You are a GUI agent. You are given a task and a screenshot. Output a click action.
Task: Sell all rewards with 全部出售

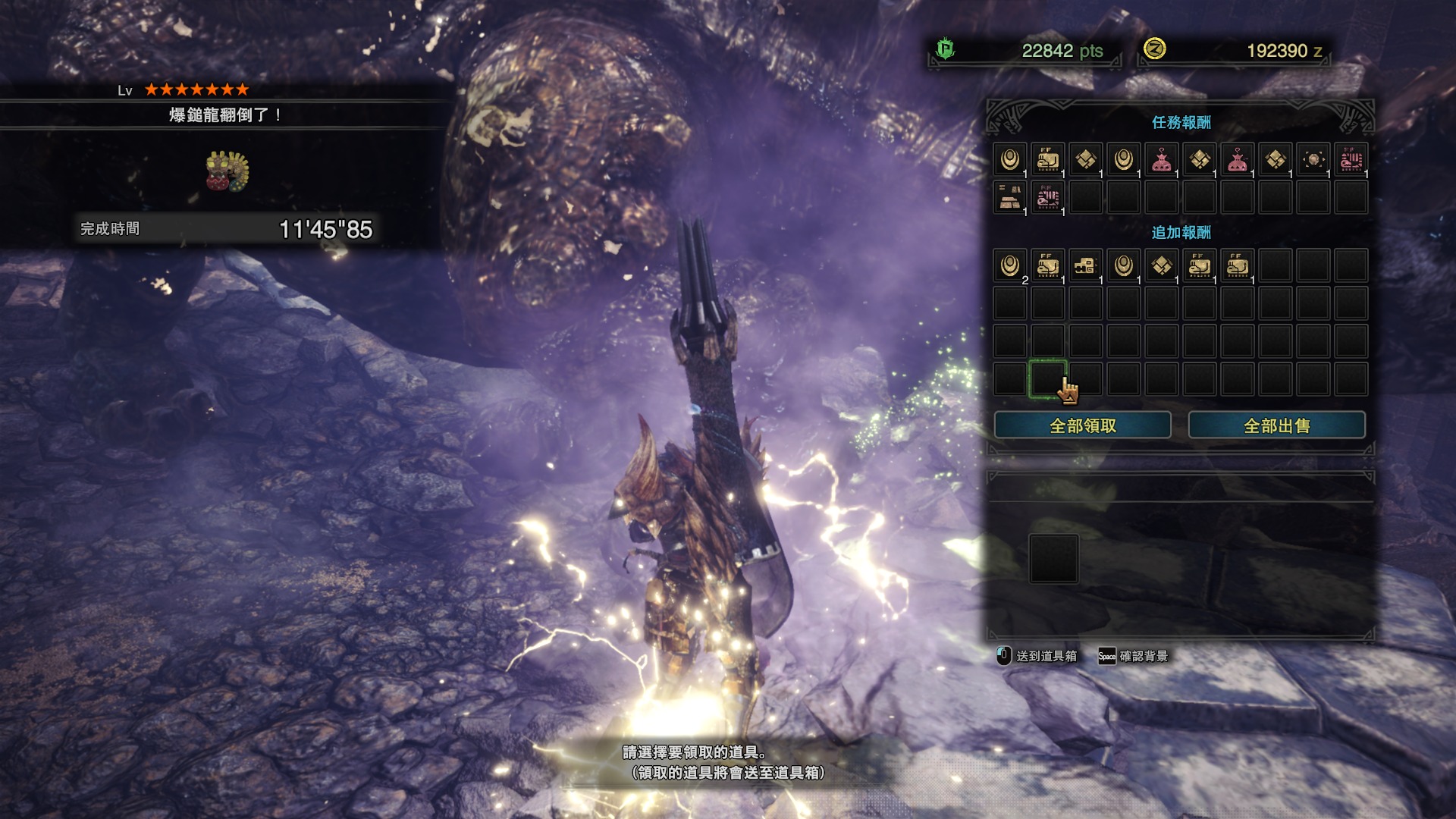pos(1276,425)
